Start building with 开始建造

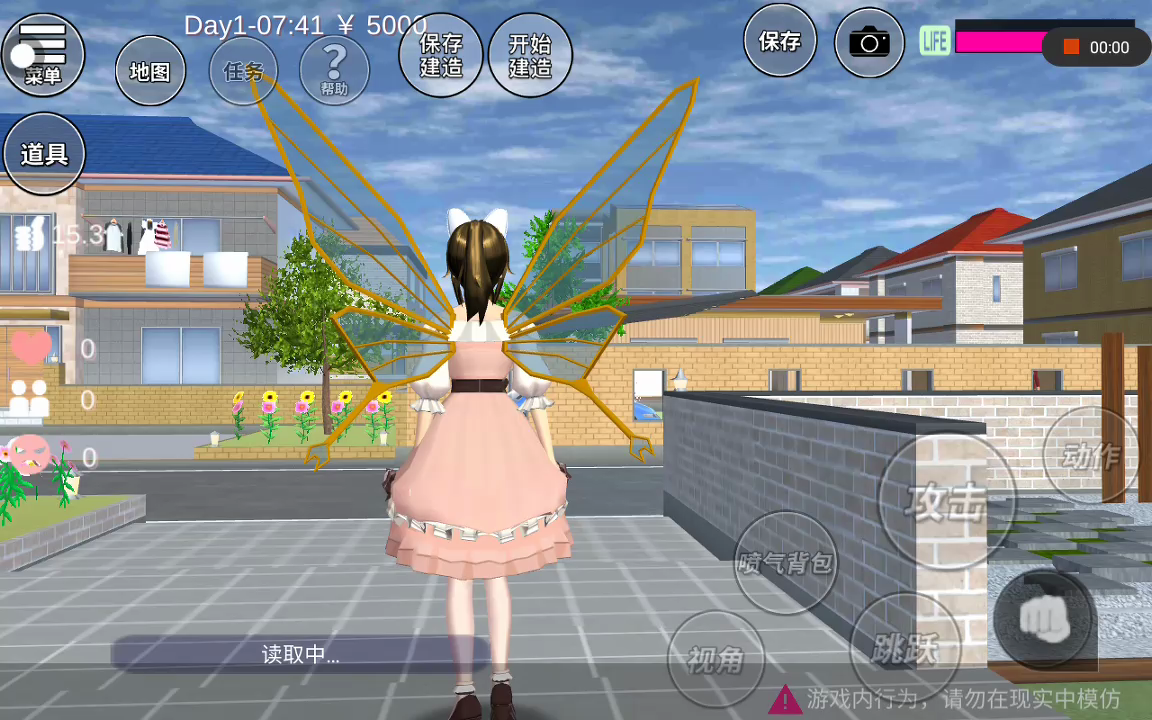pos(530,55)
